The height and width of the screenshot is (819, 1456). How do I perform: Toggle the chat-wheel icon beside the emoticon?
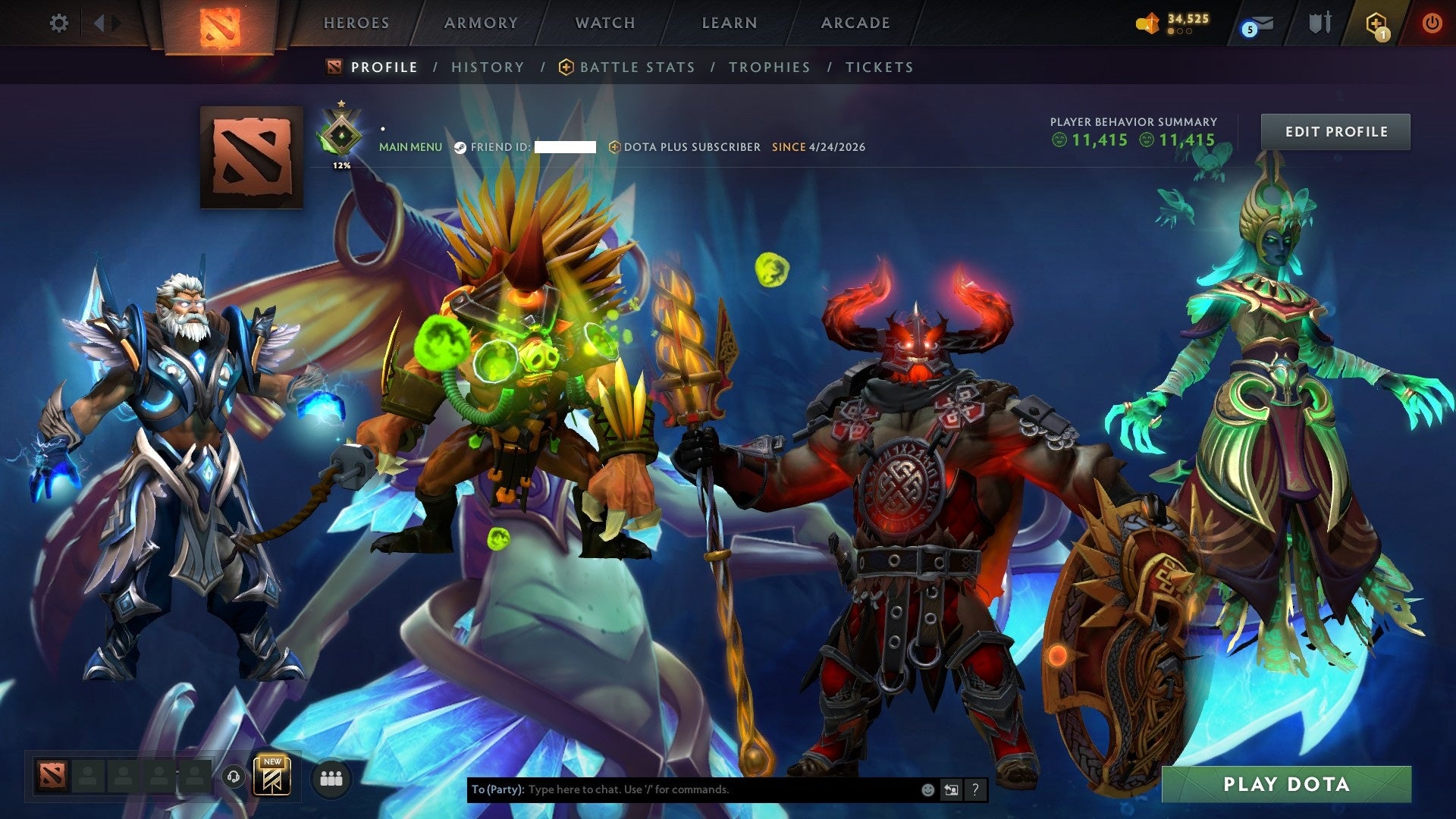click(x=951, y=789)
